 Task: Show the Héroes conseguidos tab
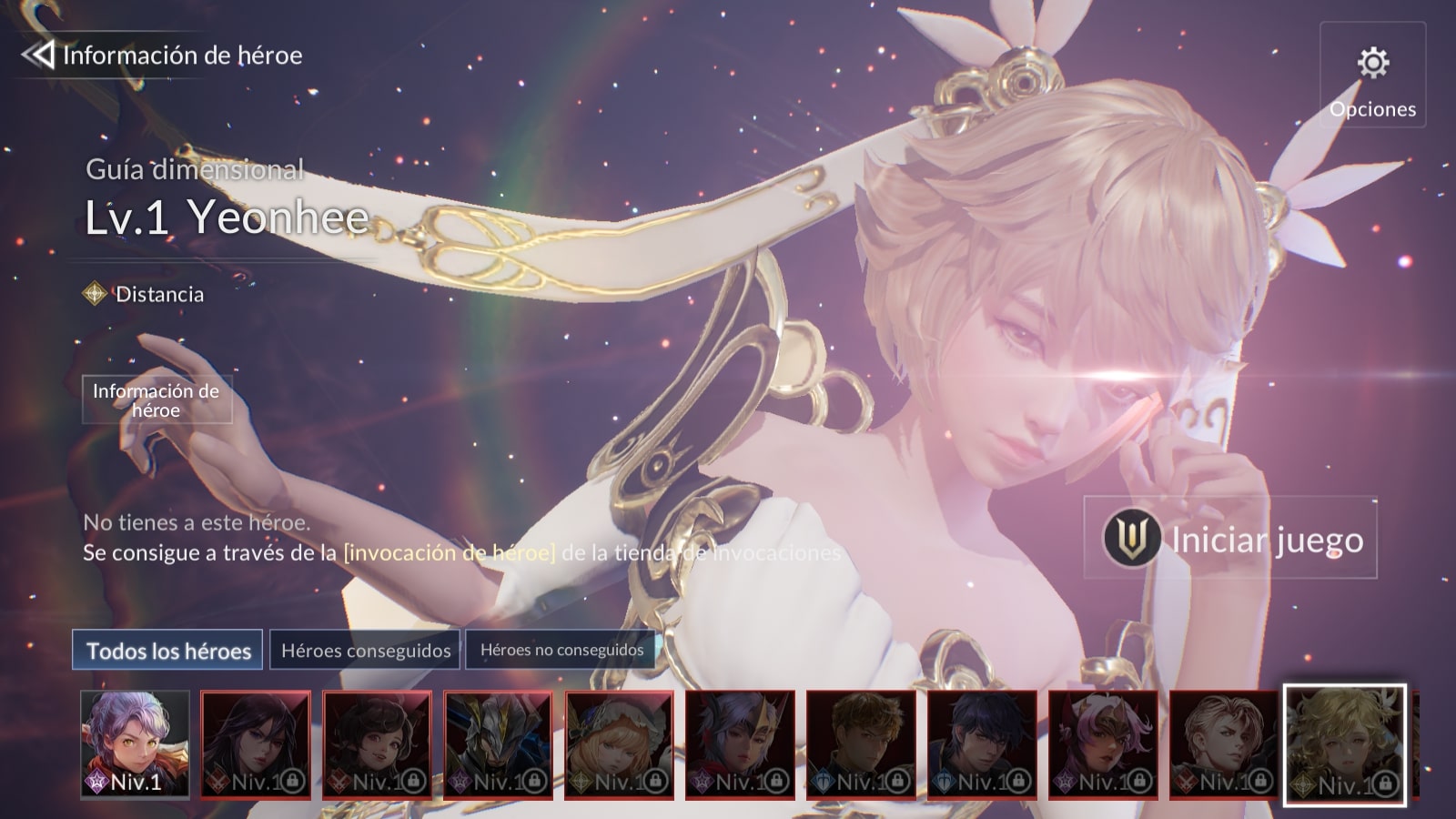click(x=366, y=651)
